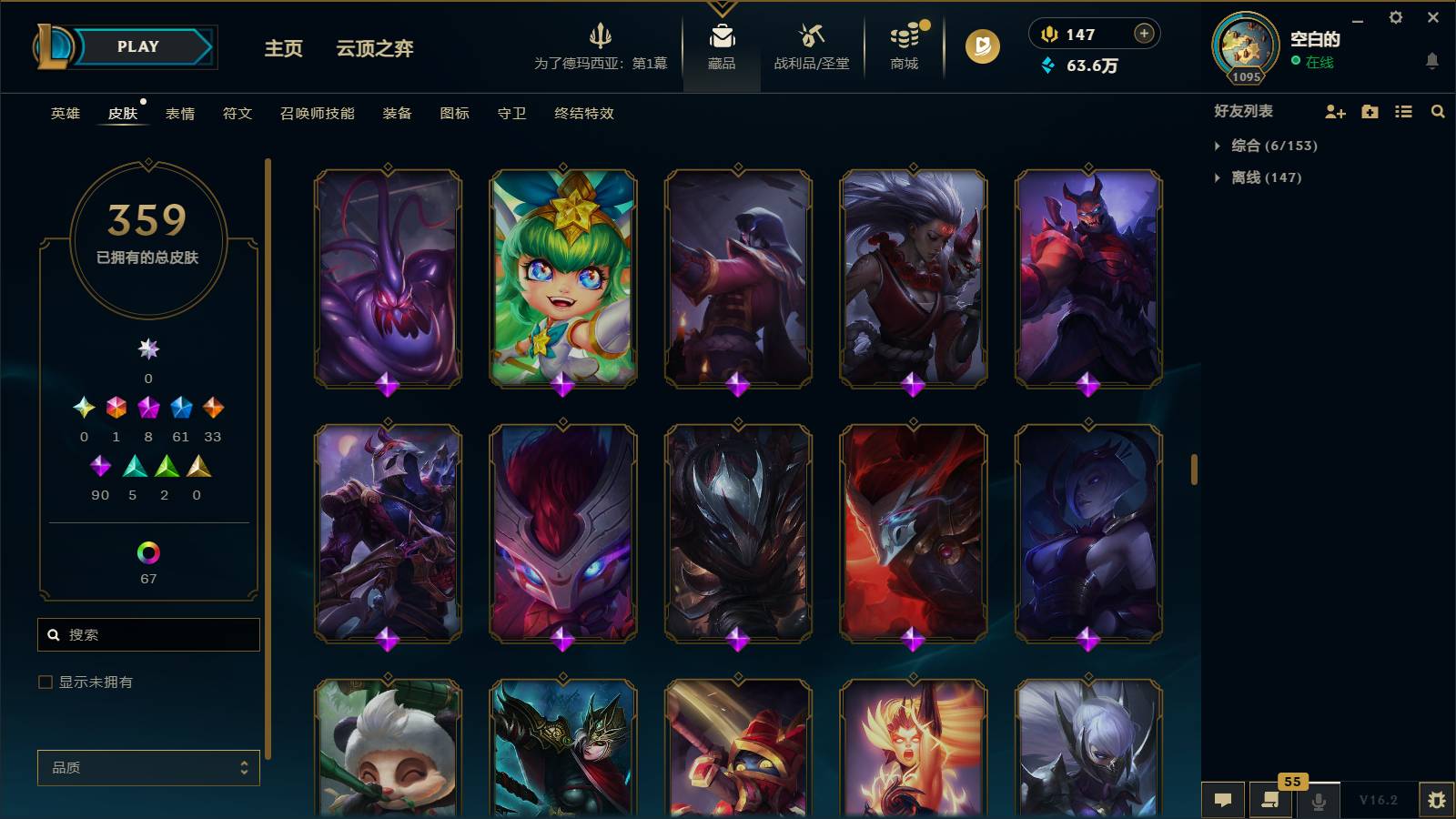Open chat with the message bubble icon
This screenshot has width=1456, height=819.
point(1224,799)
